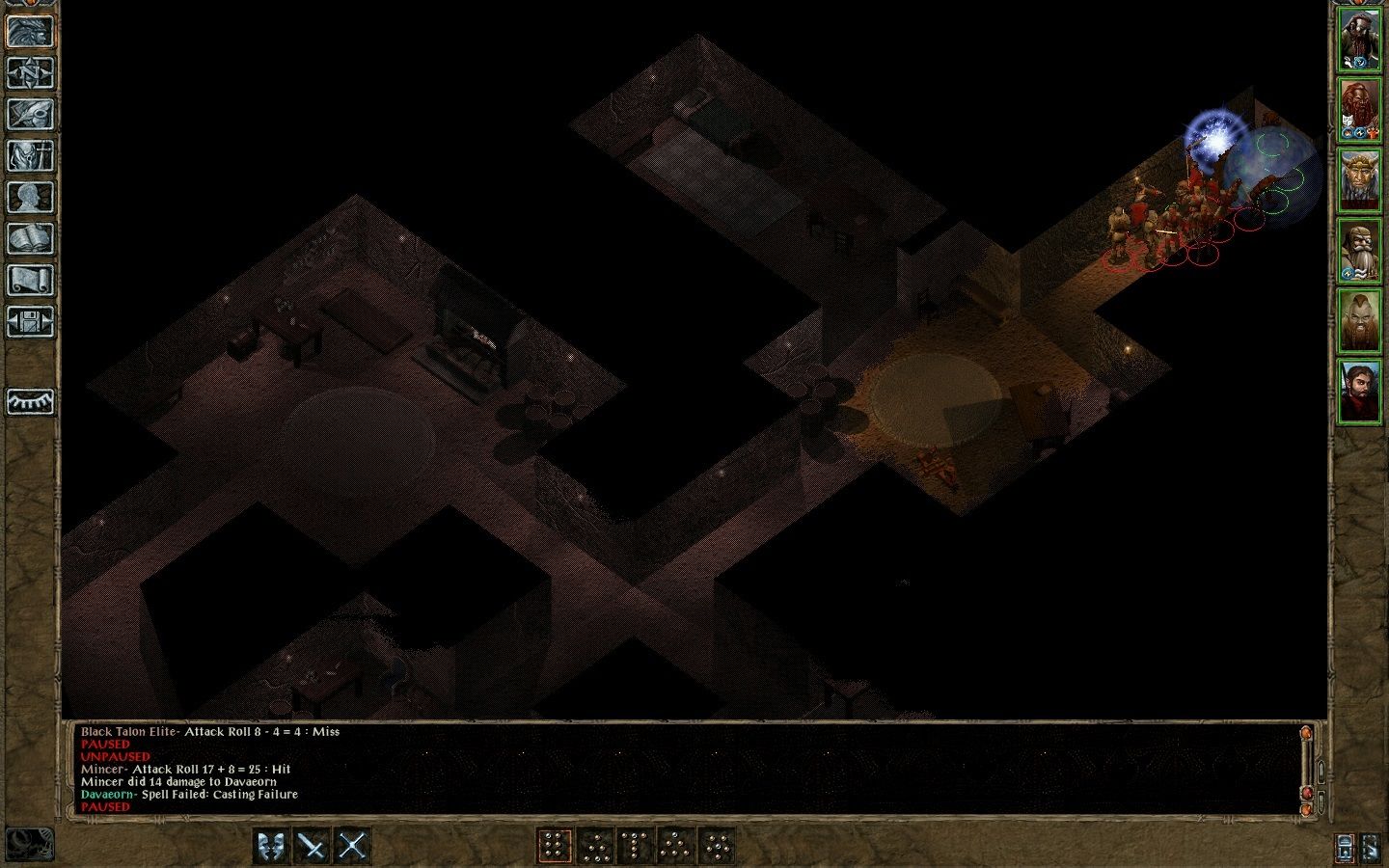Click the crossed swords action button
The width and height of the screenshot is (1389, 868).
[x=353, y=846]
